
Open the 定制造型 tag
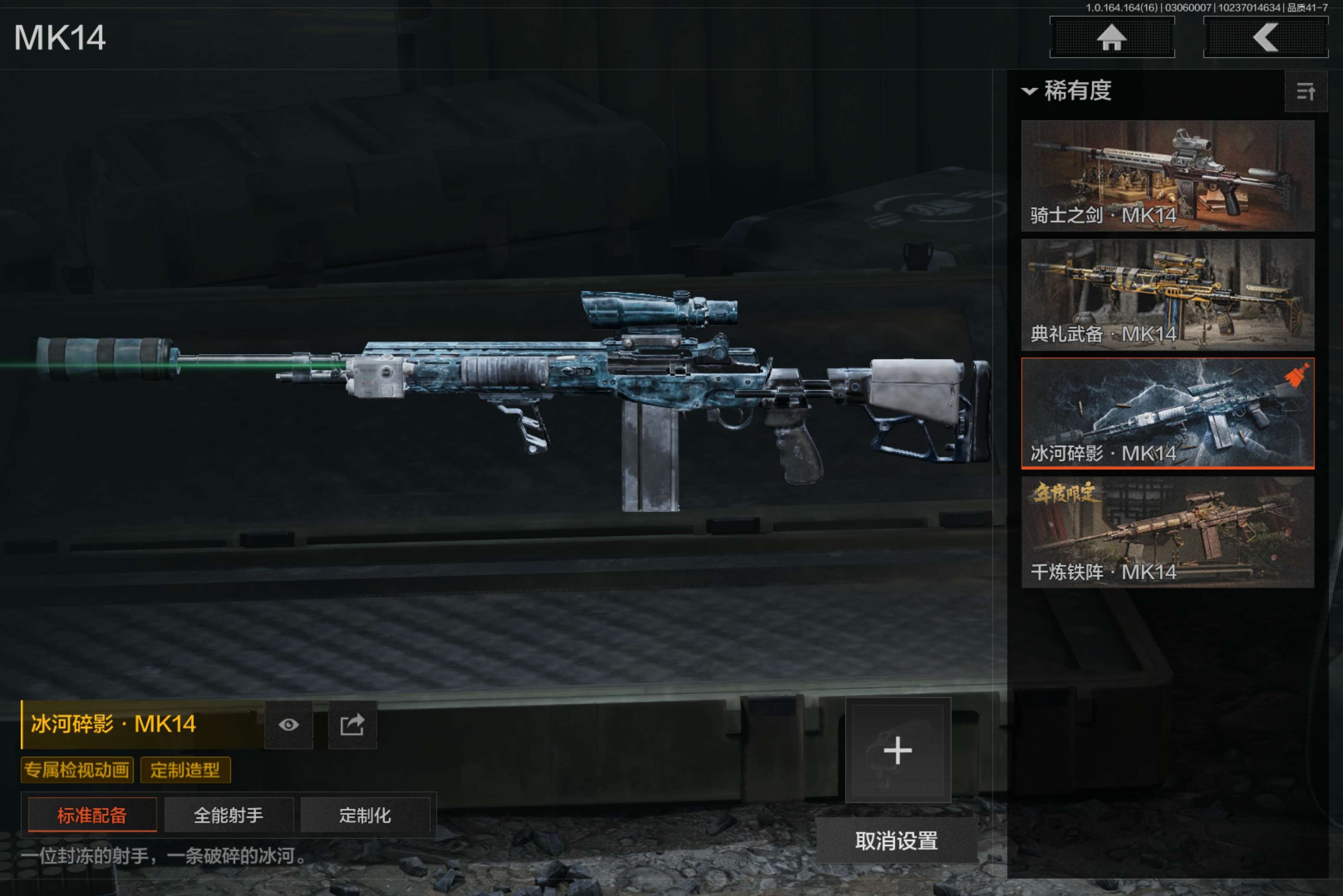click(185, 770)
